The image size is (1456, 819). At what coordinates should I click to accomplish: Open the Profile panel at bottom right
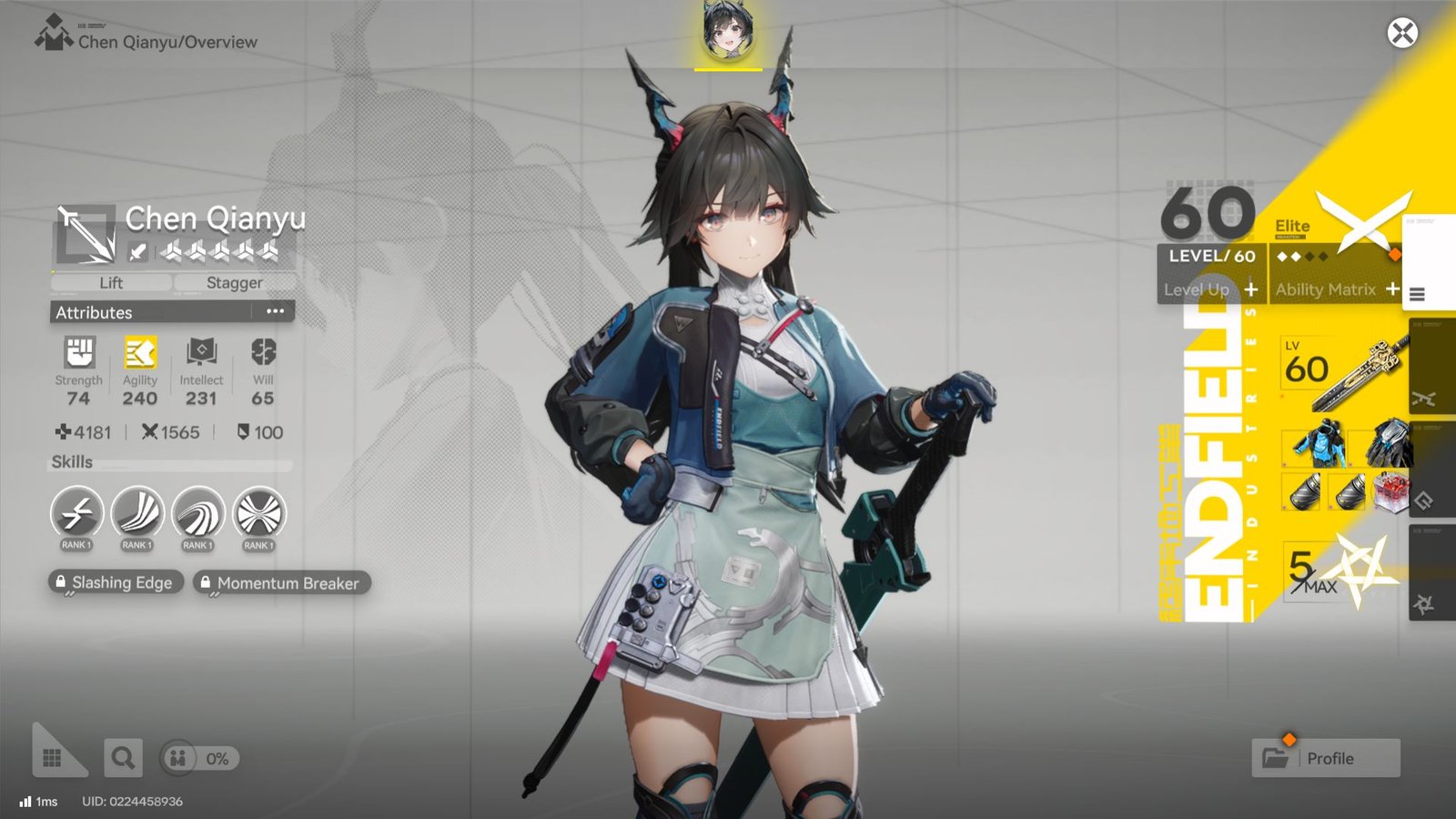point(1326,757)
